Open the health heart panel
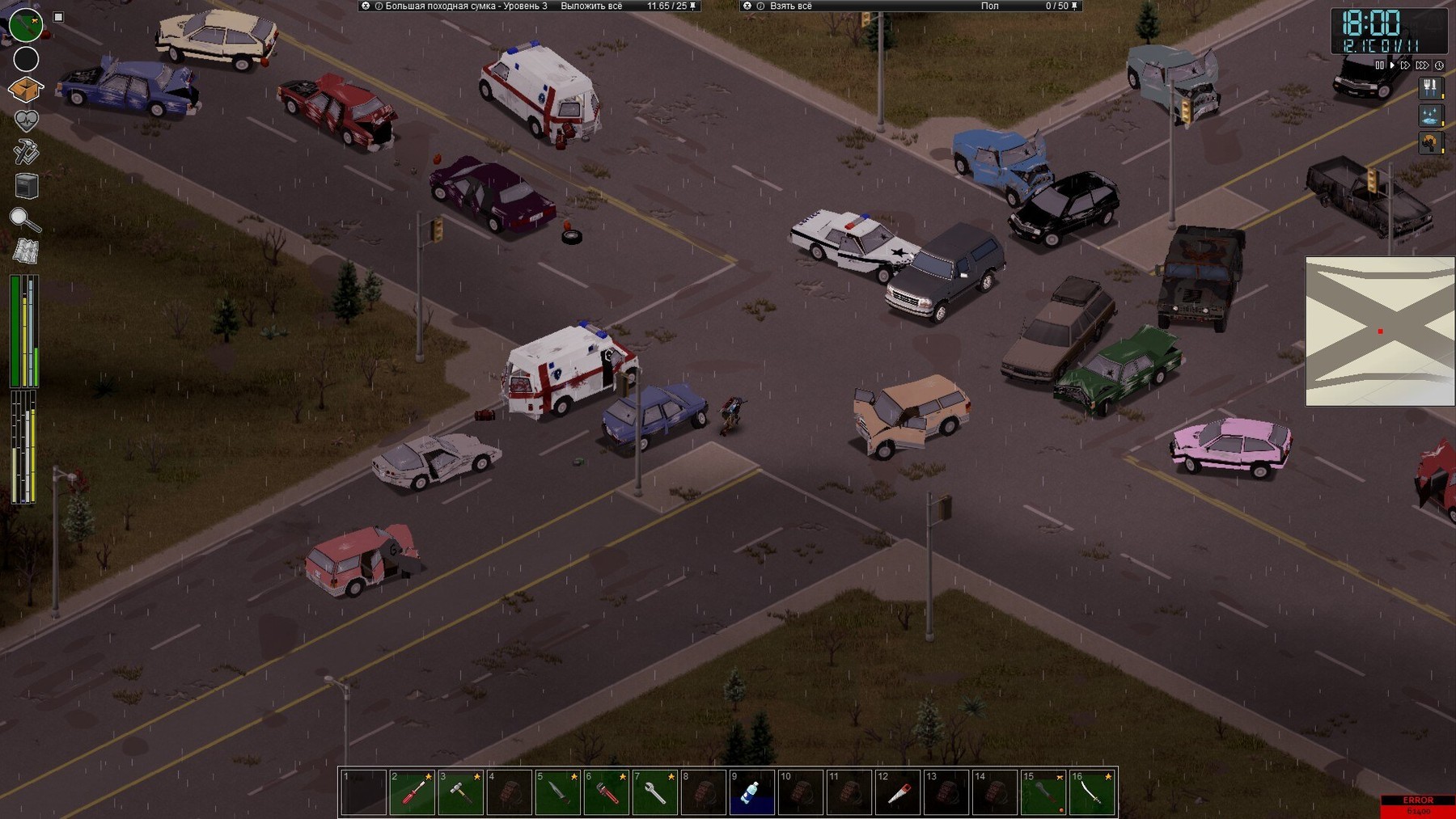 point(26,121)
